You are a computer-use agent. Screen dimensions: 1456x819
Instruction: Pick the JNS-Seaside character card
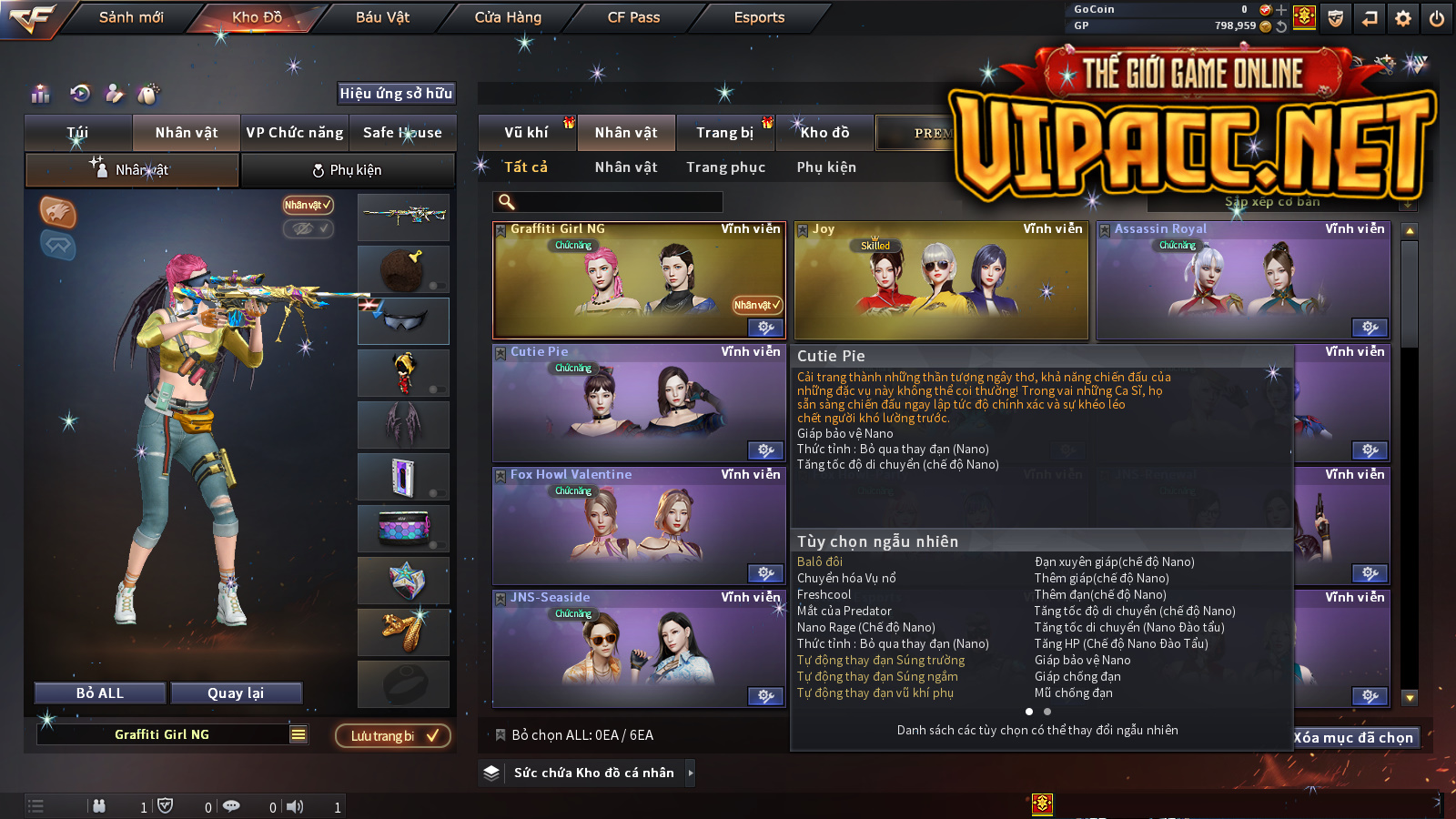(639, 649)
